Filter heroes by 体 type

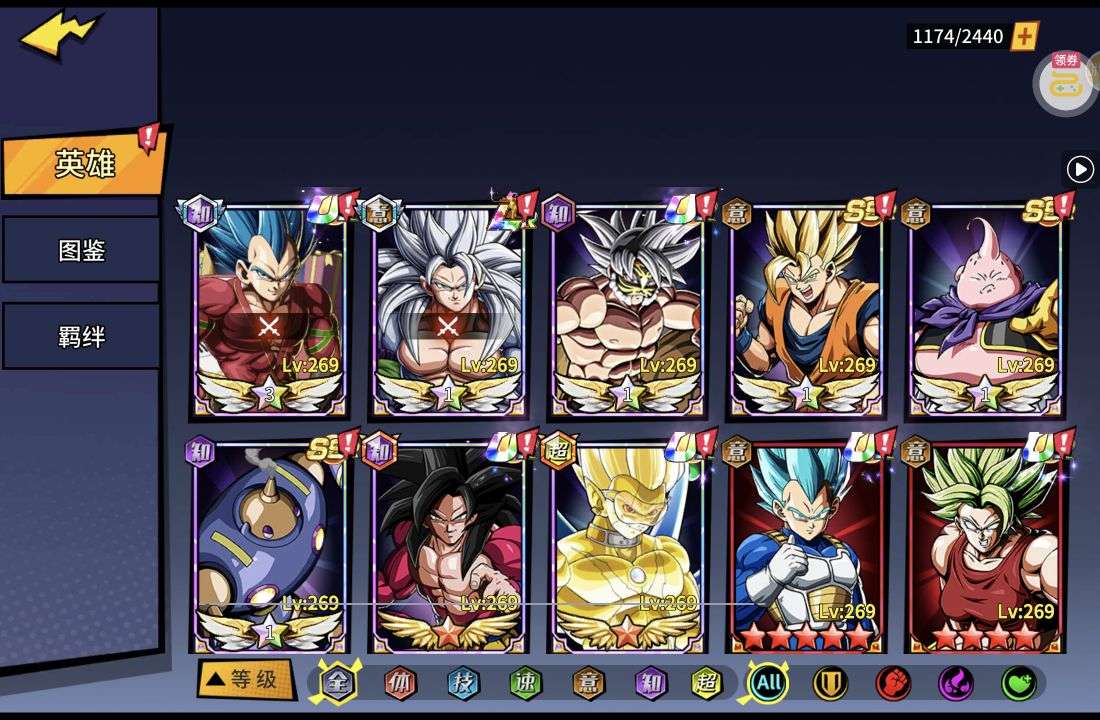point(400,683)
